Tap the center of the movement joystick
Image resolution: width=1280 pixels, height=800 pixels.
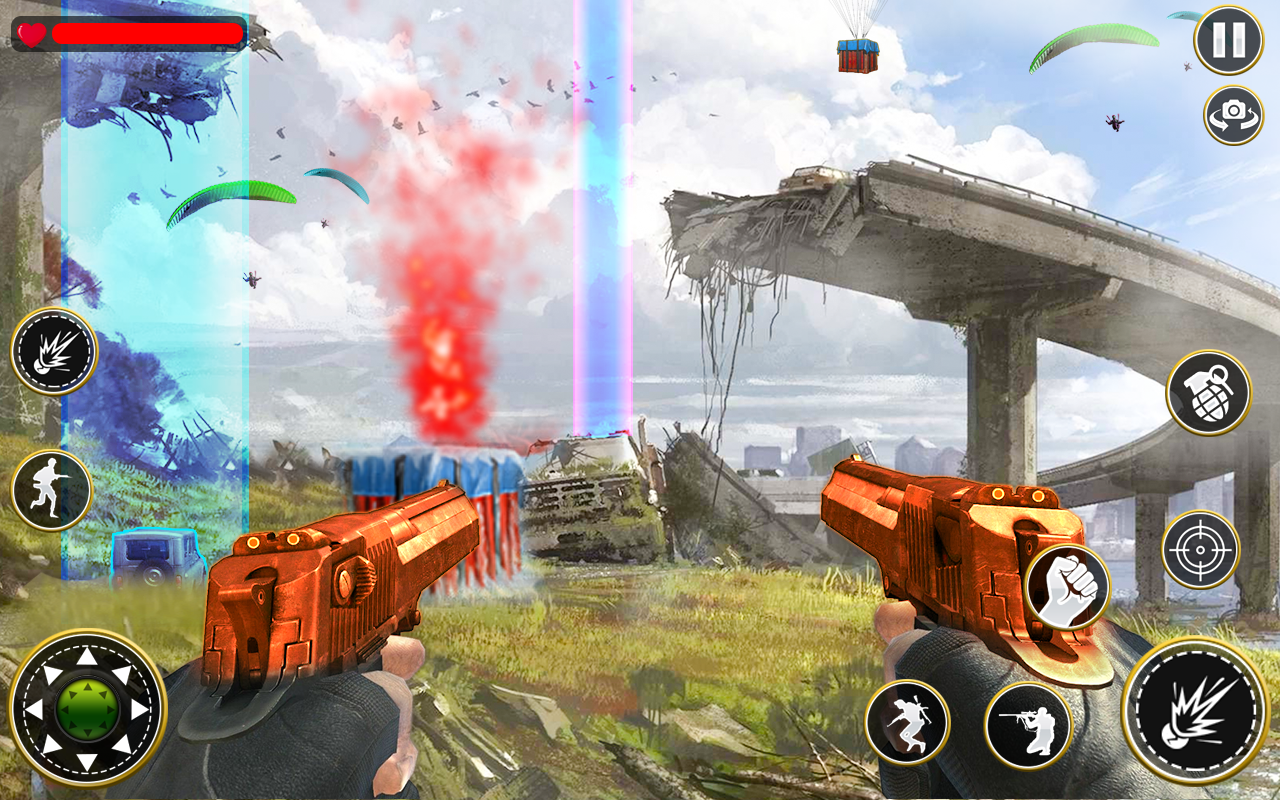[88, 707]
